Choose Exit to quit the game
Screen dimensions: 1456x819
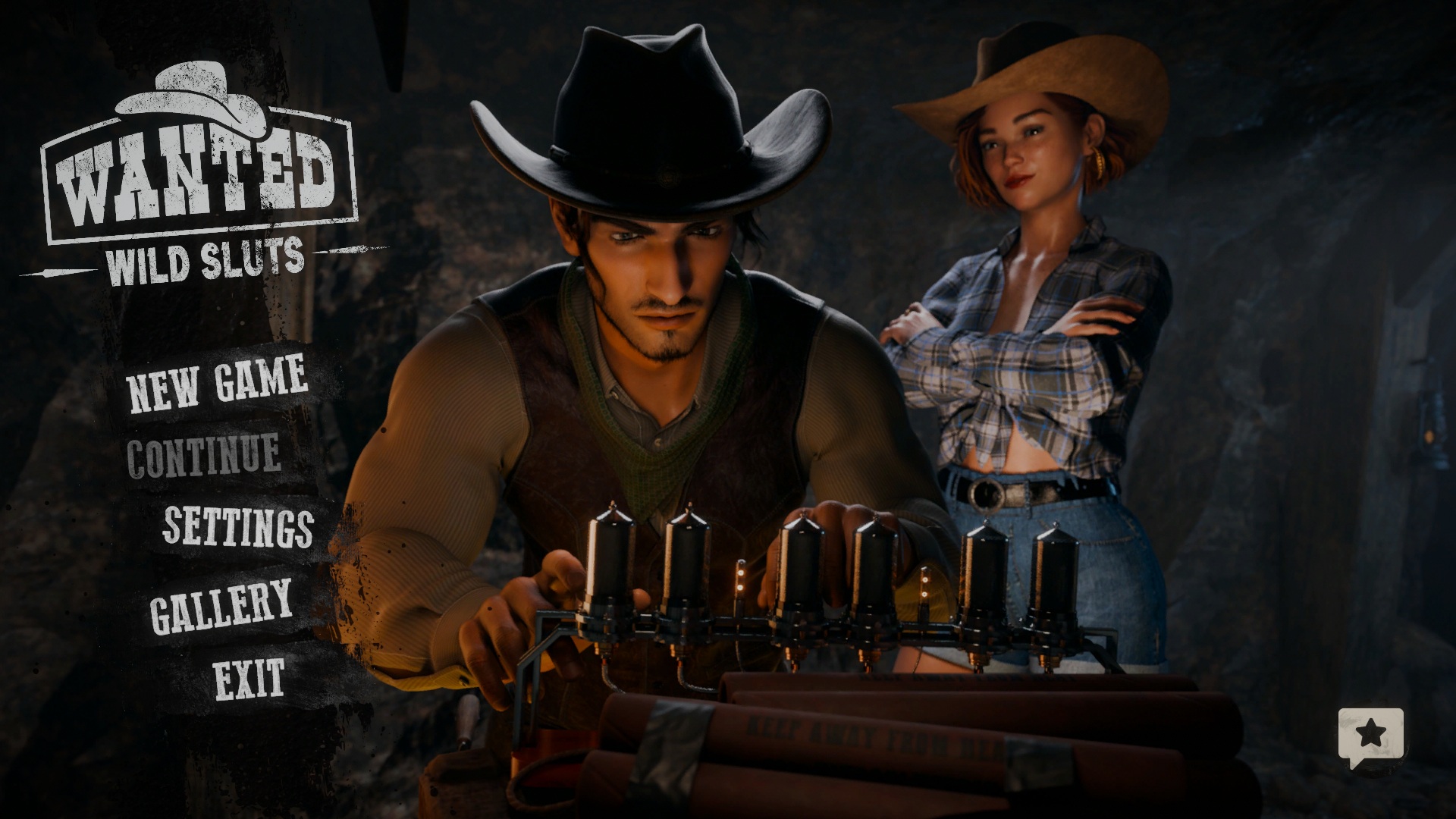point(249,678)
